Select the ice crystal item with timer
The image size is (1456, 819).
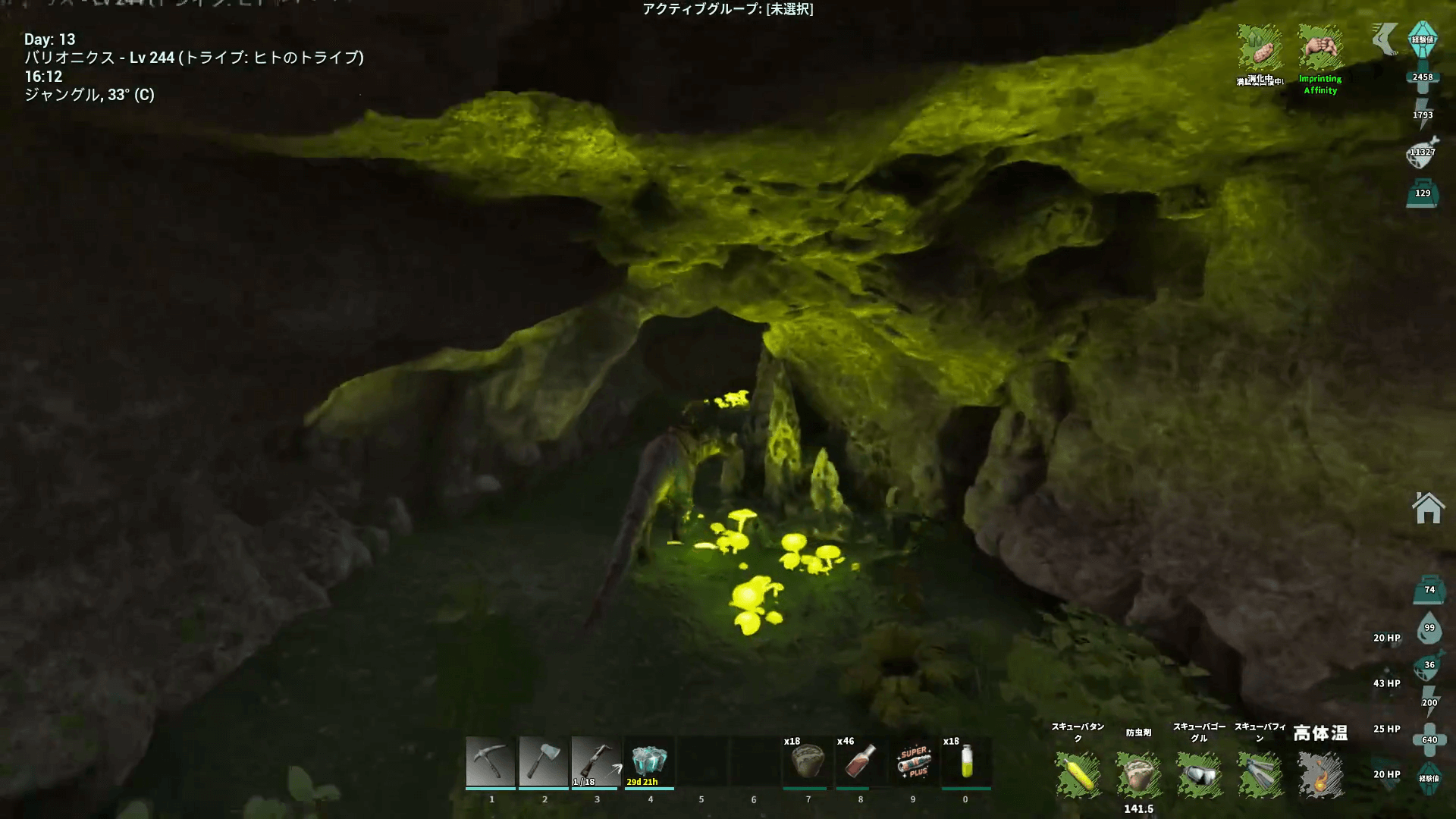tap(649, 761)
